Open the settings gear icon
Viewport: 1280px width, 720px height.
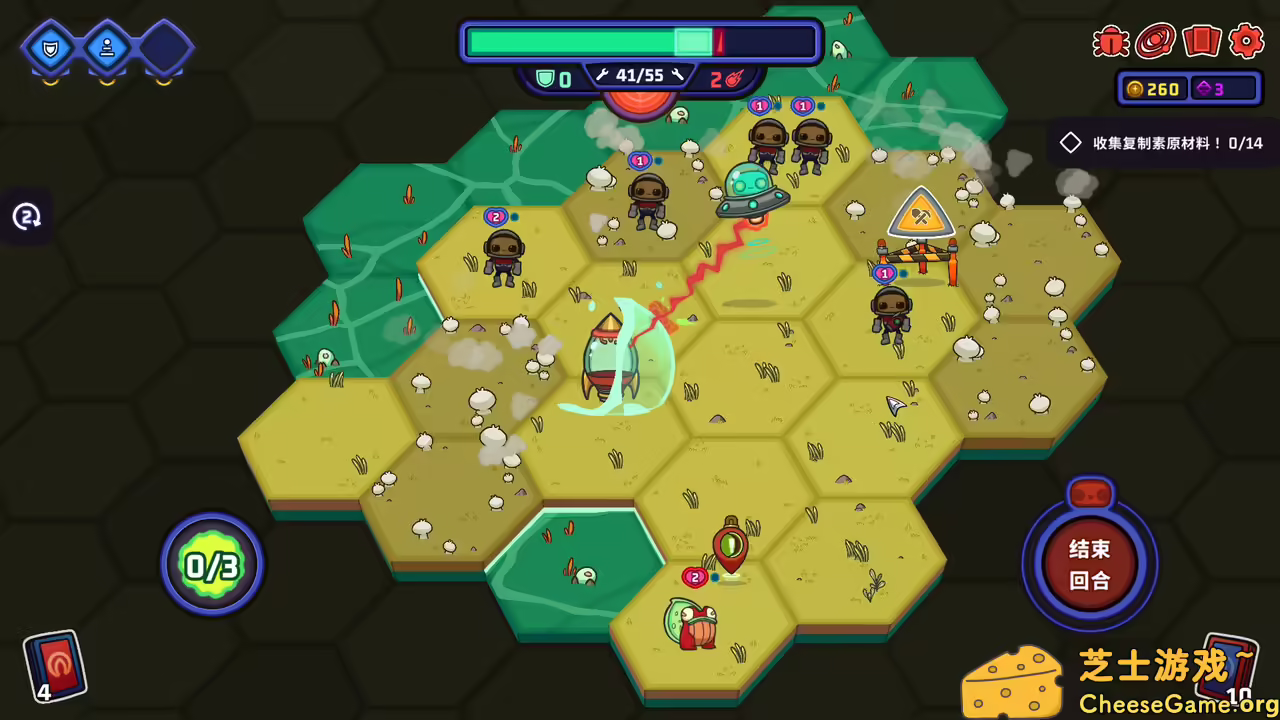tap(1246, 41)
